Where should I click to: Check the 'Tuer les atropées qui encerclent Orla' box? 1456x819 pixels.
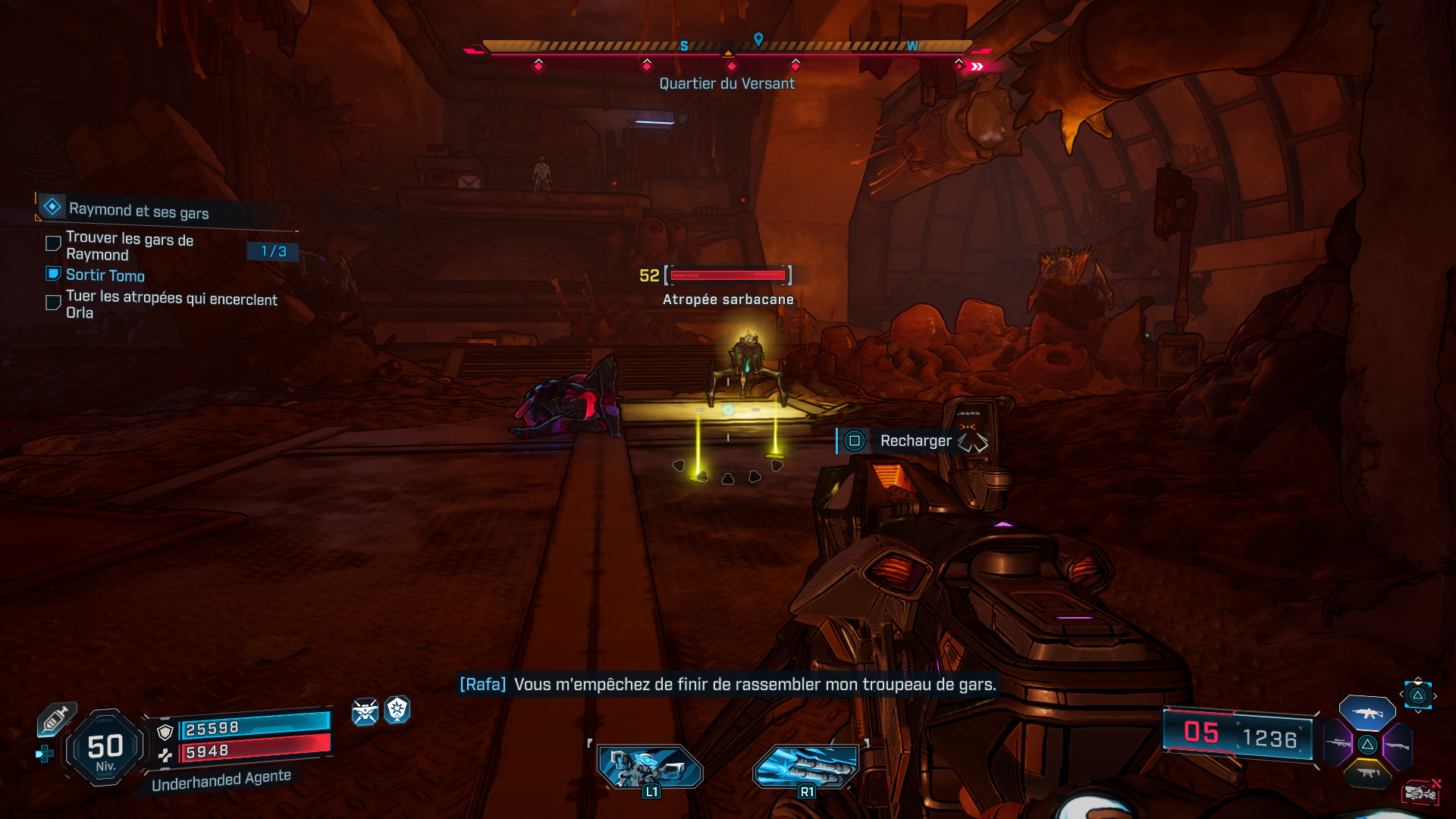pyautogui.click(x=53, y=303)
